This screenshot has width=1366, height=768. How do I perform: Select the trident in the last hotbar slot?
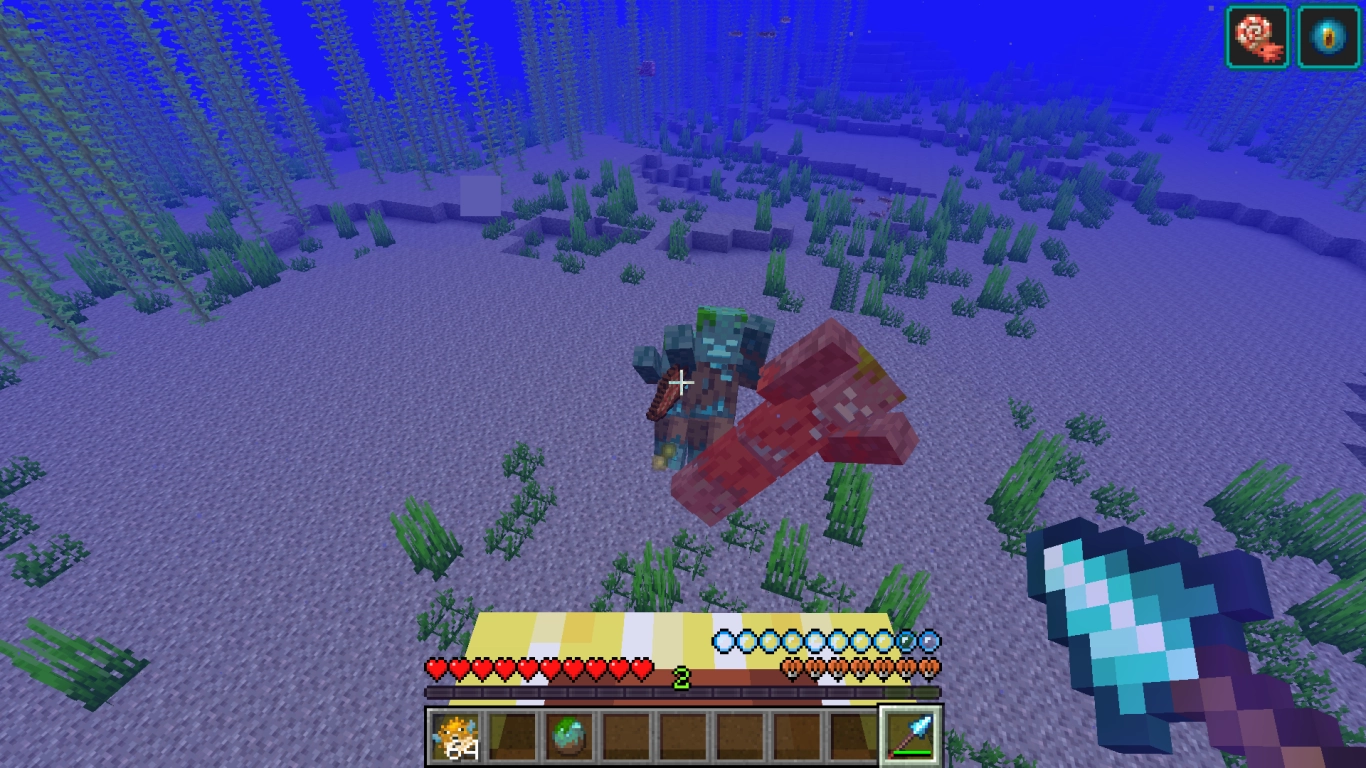click(x=908, y=737)
